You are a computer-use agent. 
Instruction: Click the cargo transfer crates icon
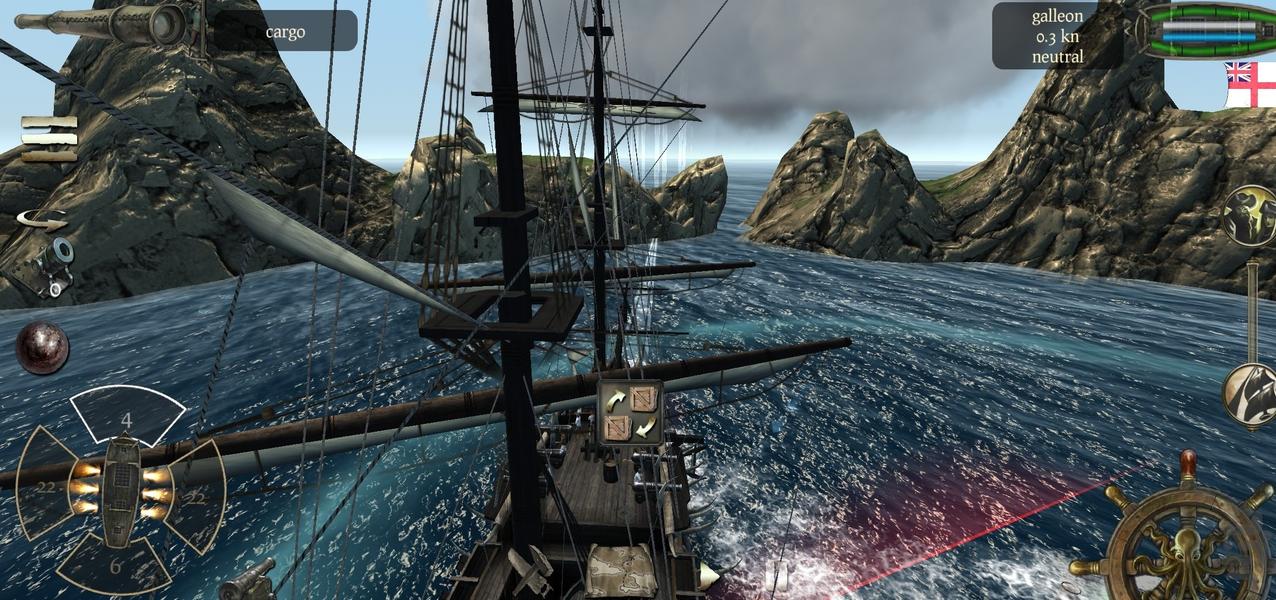[630, 413]
